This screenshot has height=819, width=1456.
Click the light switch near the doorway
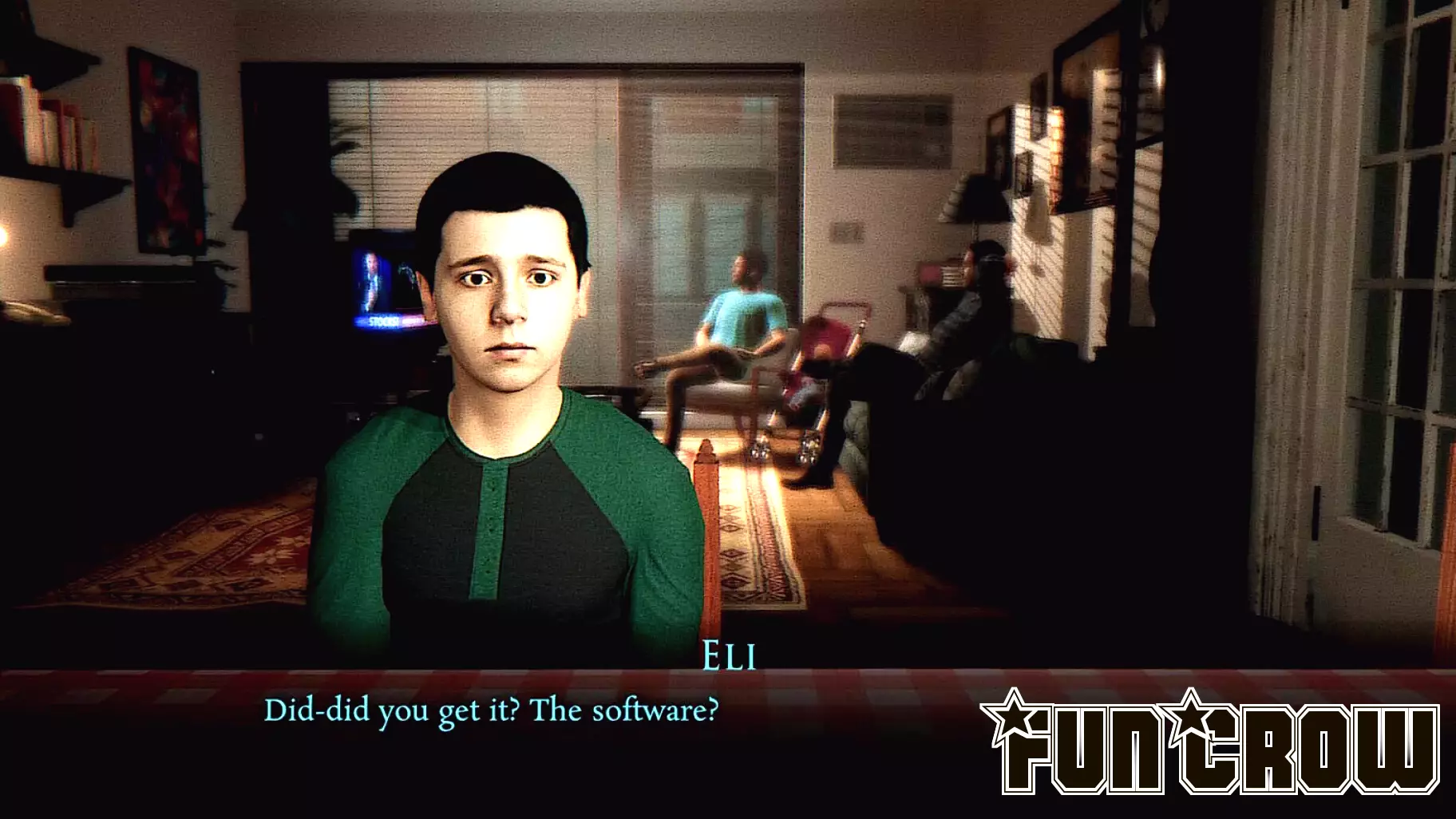pyautogui.click(x=845, y=231)
